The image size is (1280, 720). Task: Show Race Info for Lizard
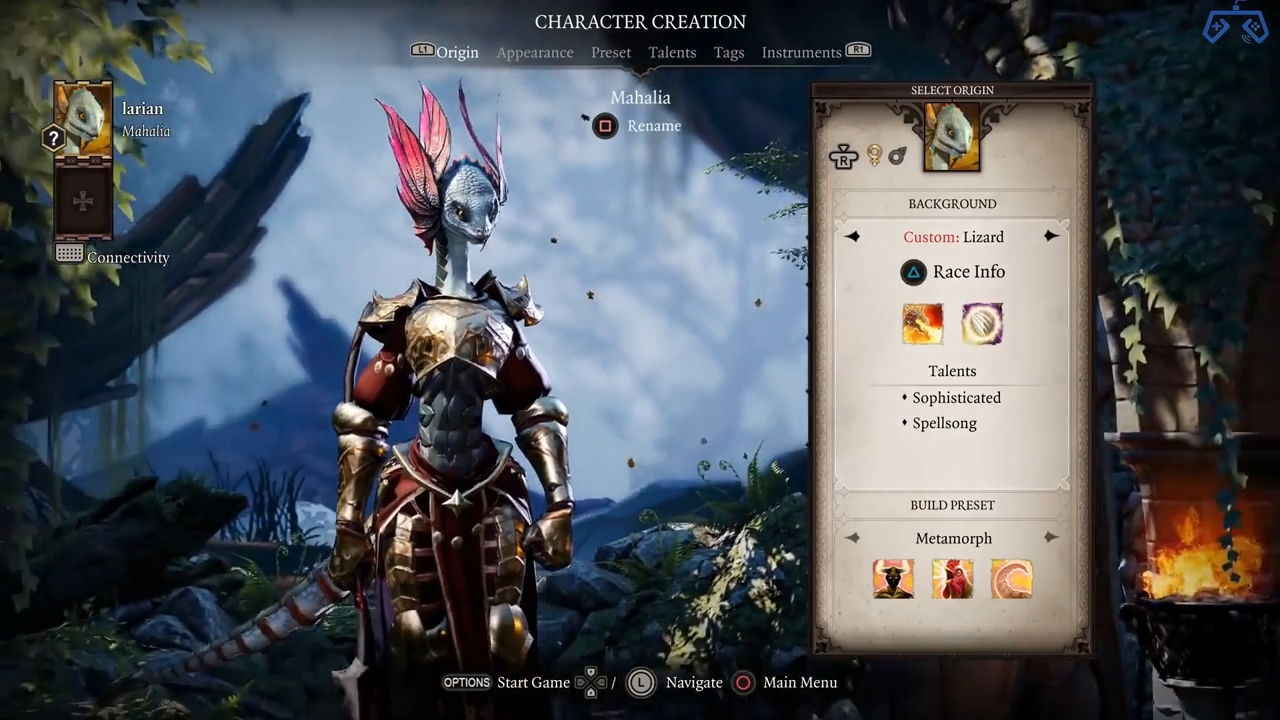(x=953, y=272)
